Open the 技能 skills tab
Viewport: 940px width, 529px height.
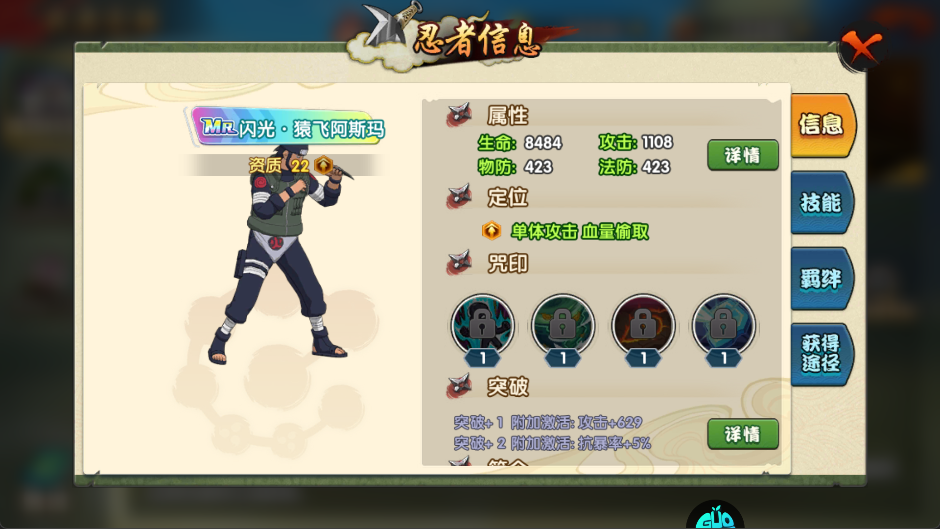coord(821,202)
